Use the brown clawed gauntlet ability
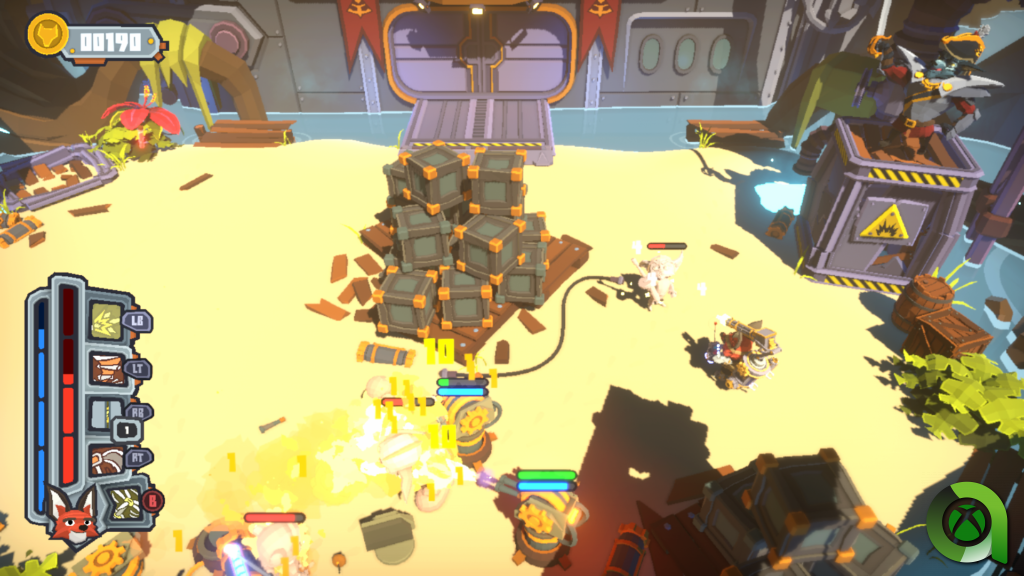This screenshot has height=576, width=1024. 106,368
